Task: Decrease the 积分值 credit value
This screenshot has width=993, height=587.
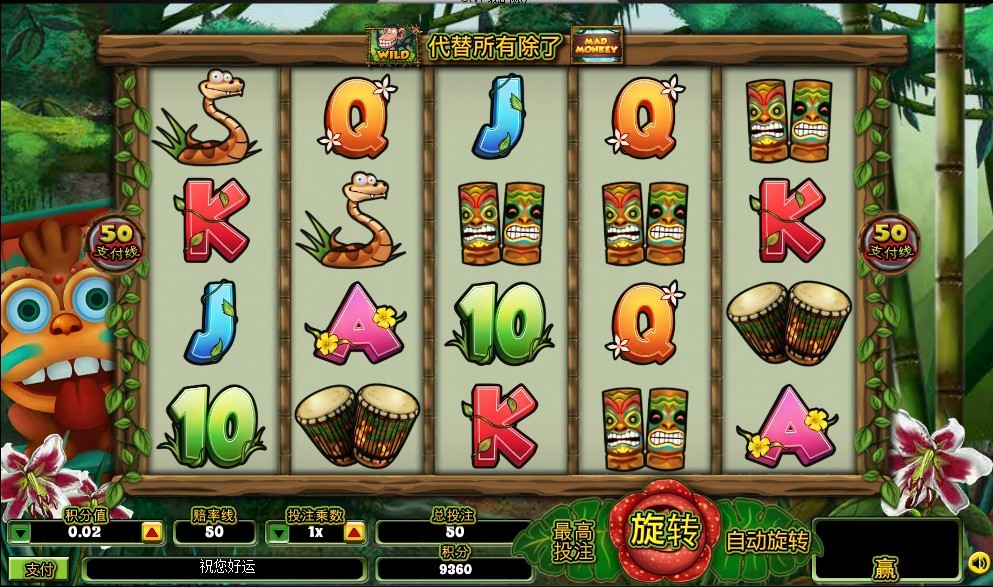Action: (x=20, y=533)
